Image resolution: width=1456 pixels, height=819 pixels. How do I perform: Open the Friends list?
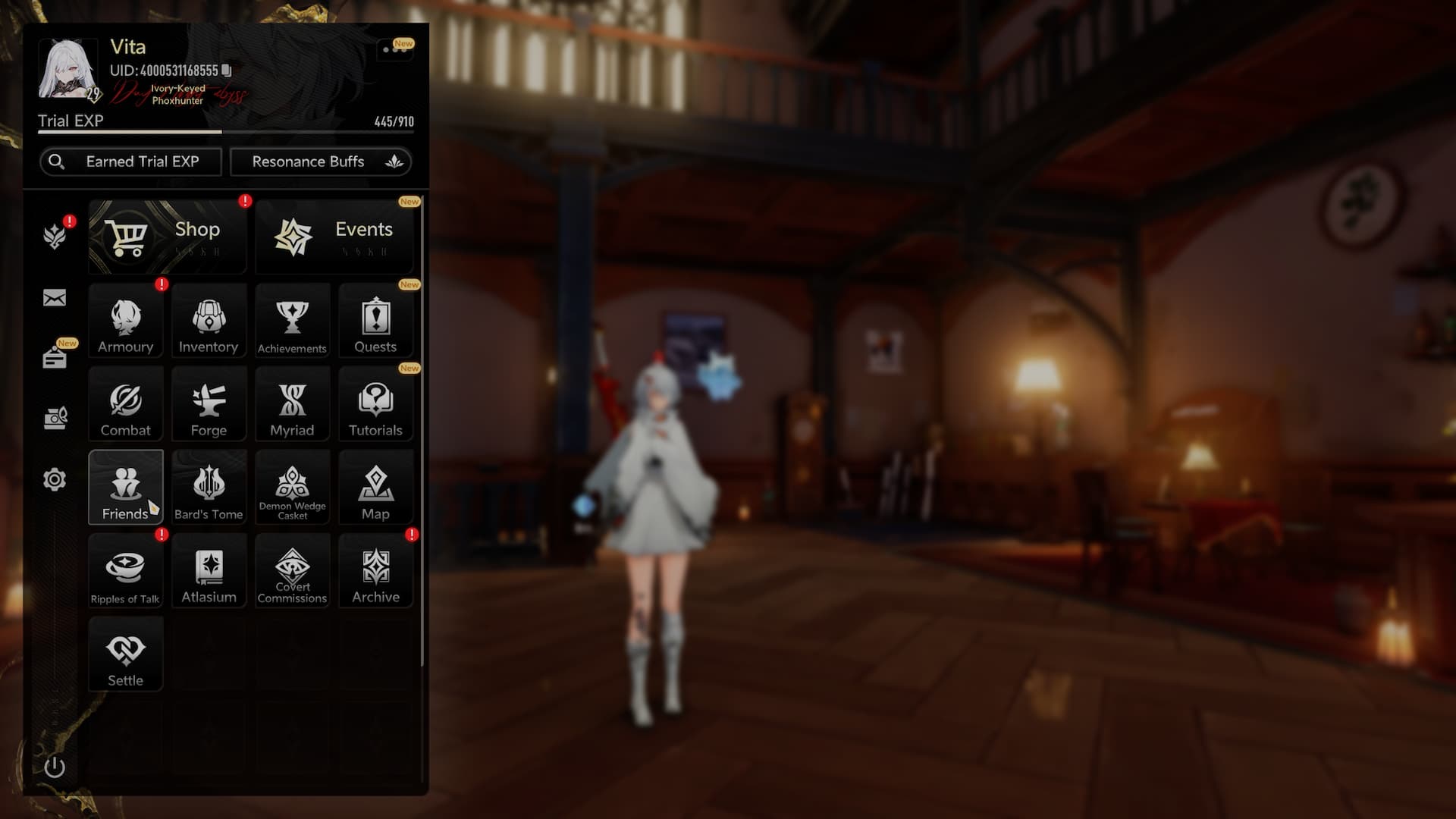(126, 488)
